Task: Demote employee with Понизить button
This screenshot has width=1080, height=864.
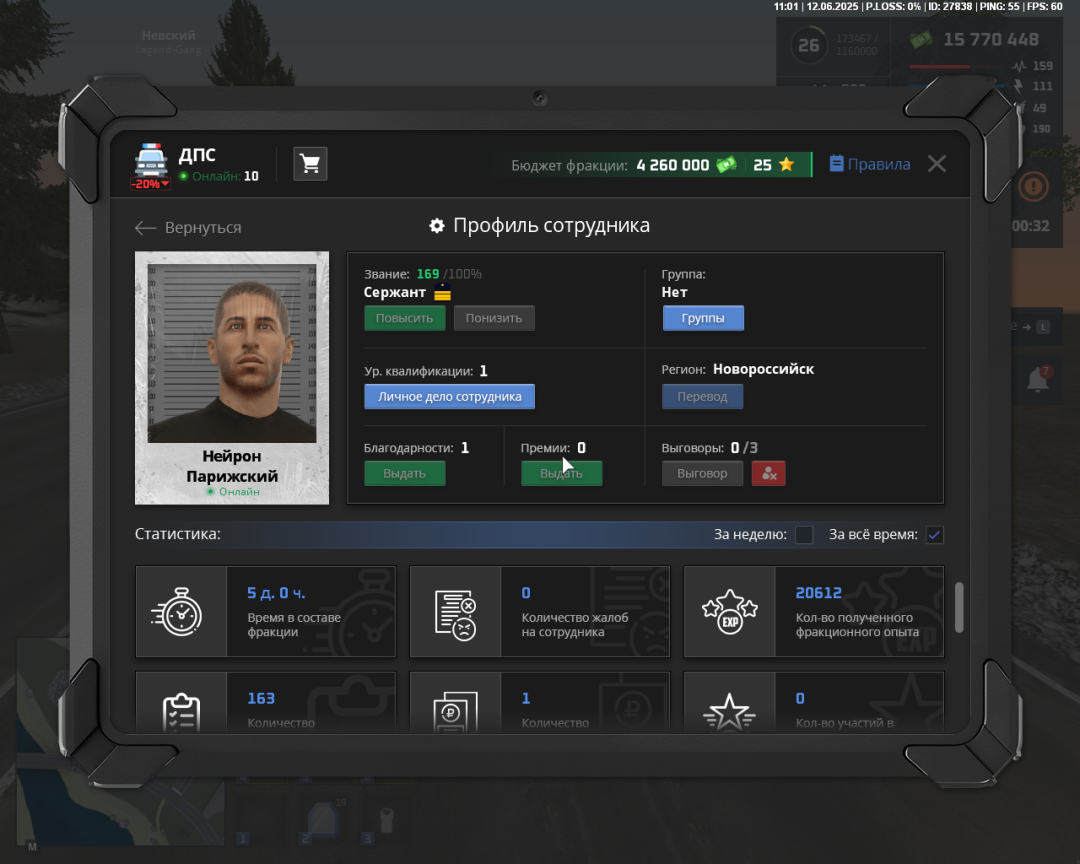Action: point(494,318)
